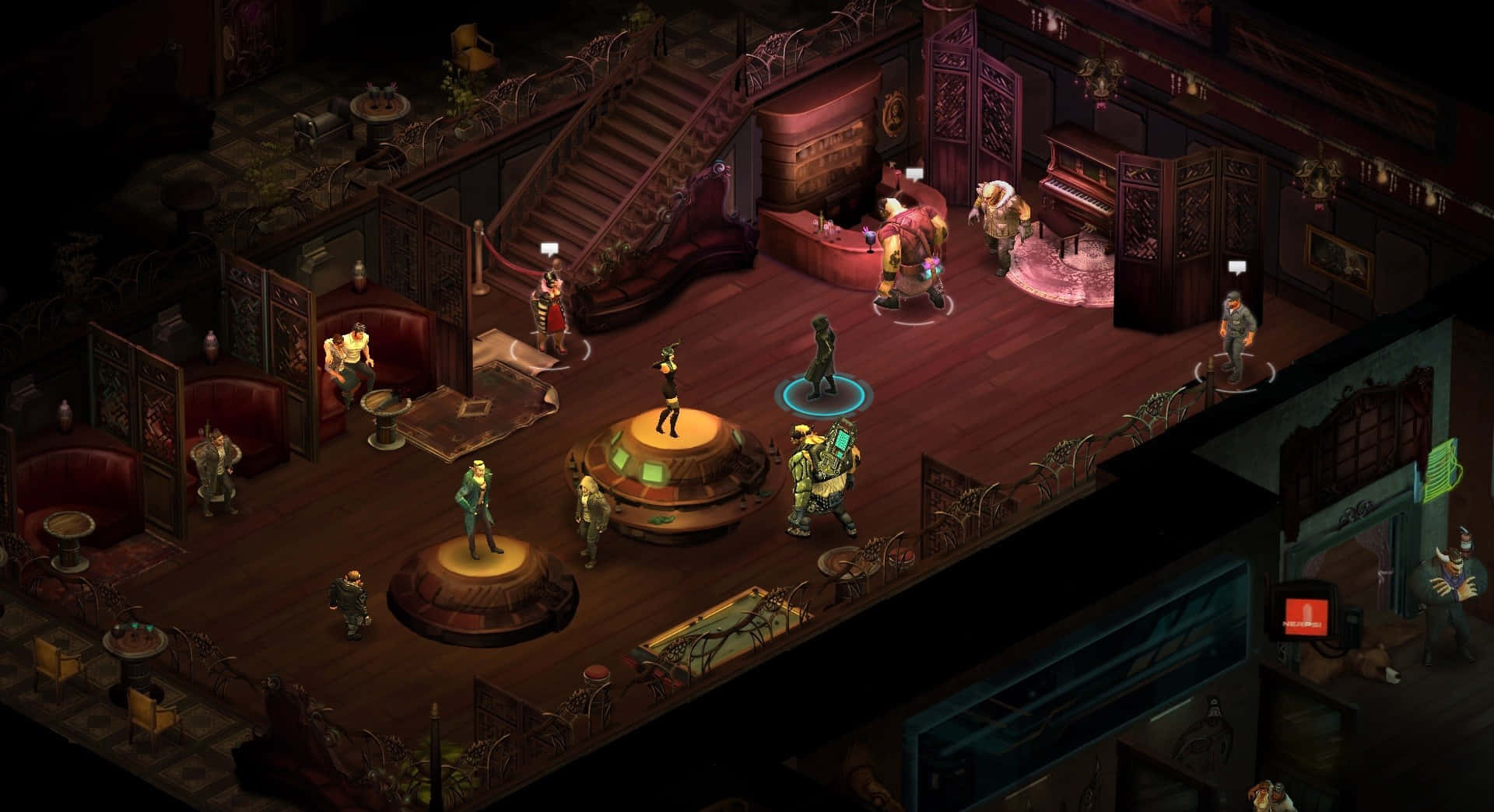Click the speech bubble above the red-dressed woman
Image resolution: width=1494 pixels, height=812 pixels.
click(550, 250)
